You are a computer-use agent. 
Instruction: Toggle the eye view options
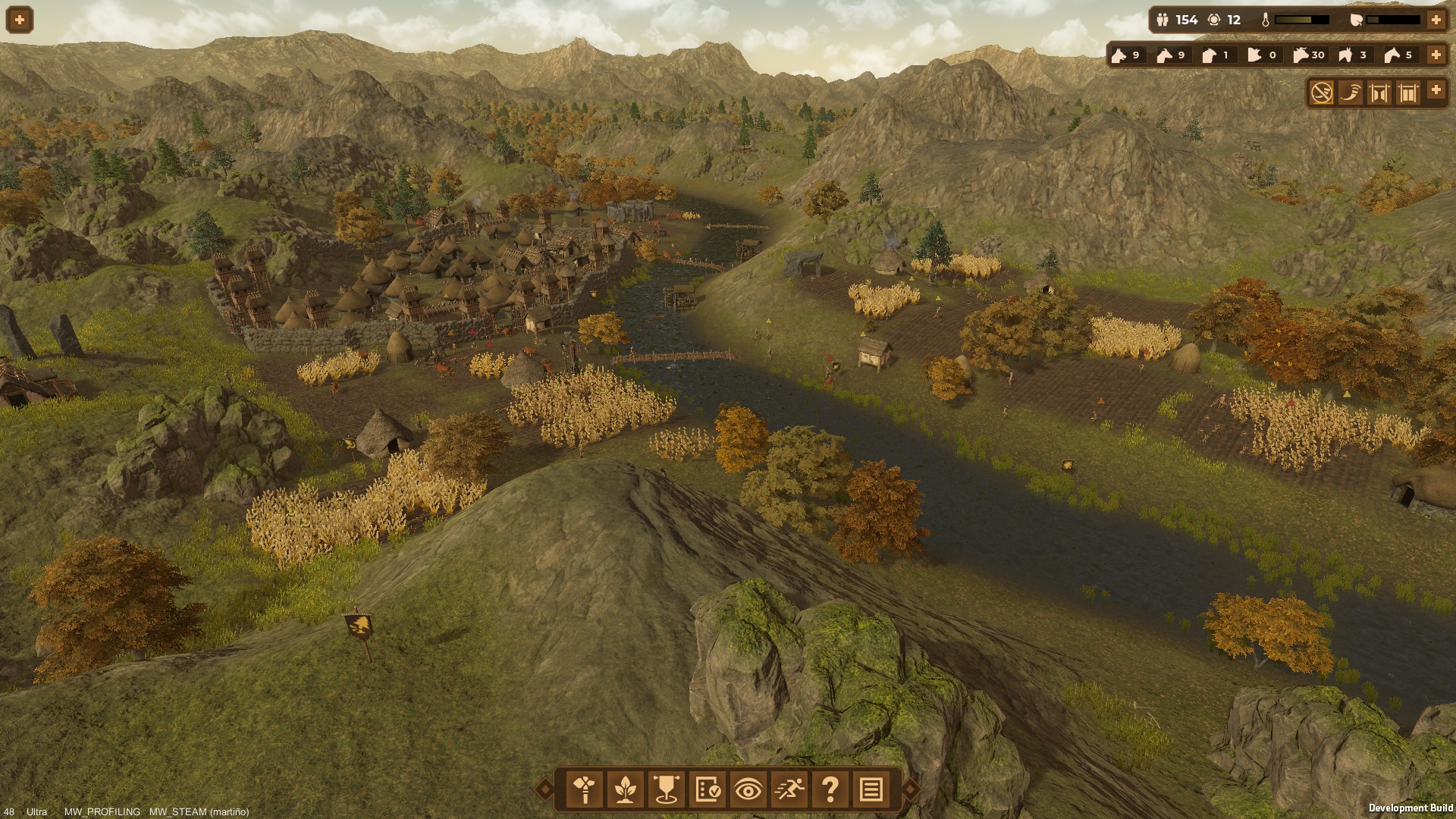click(748, 789)
